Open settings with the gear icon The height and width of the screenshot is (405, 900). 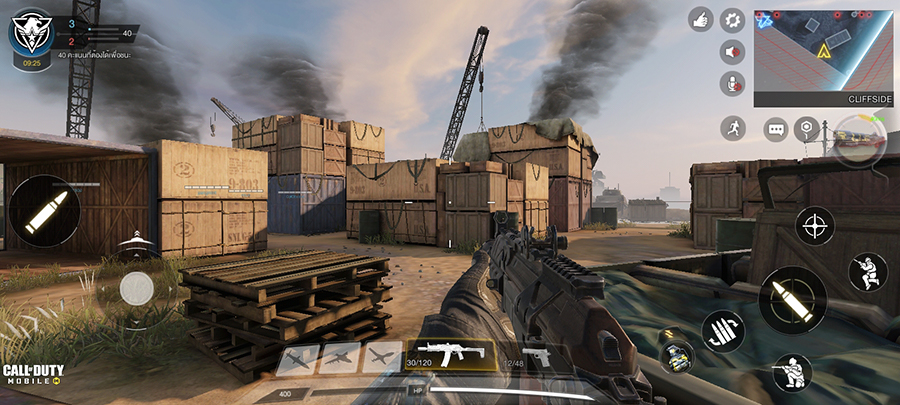(733, 19)
